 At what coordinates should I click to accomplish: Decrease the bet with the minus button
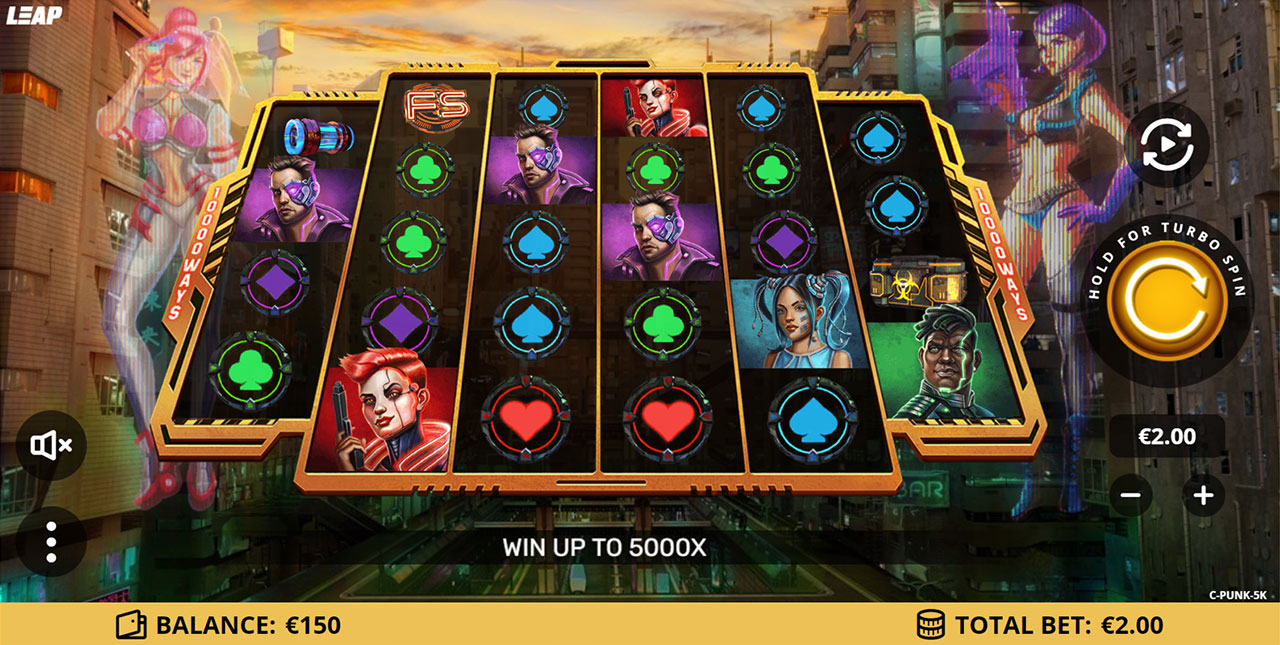tap(1130, 494)
